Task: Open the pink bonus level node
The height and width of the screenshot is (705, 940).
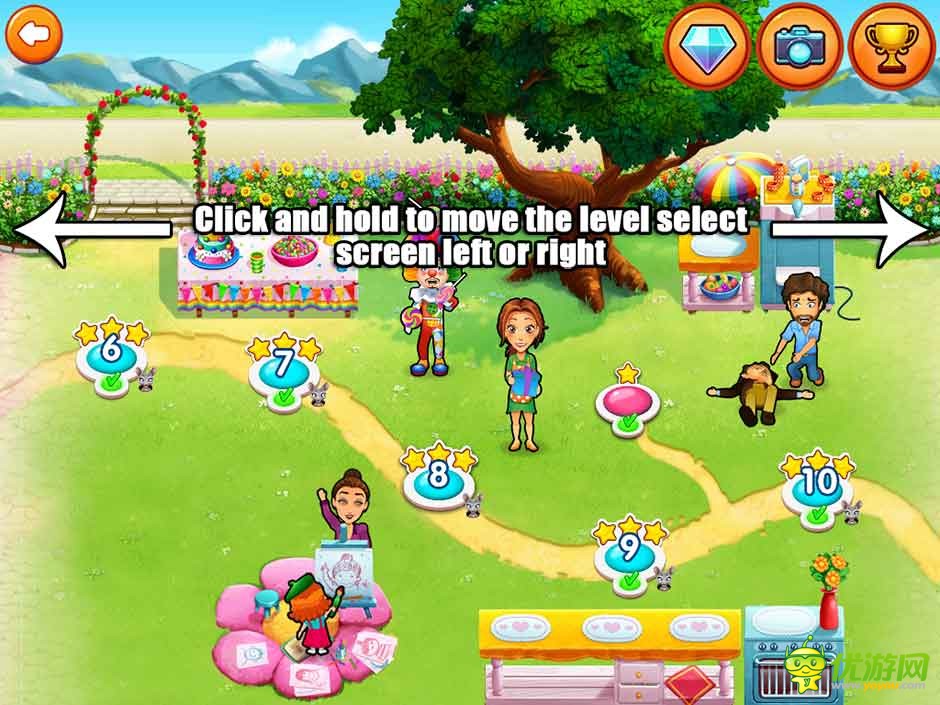Action: coord(627,402)
